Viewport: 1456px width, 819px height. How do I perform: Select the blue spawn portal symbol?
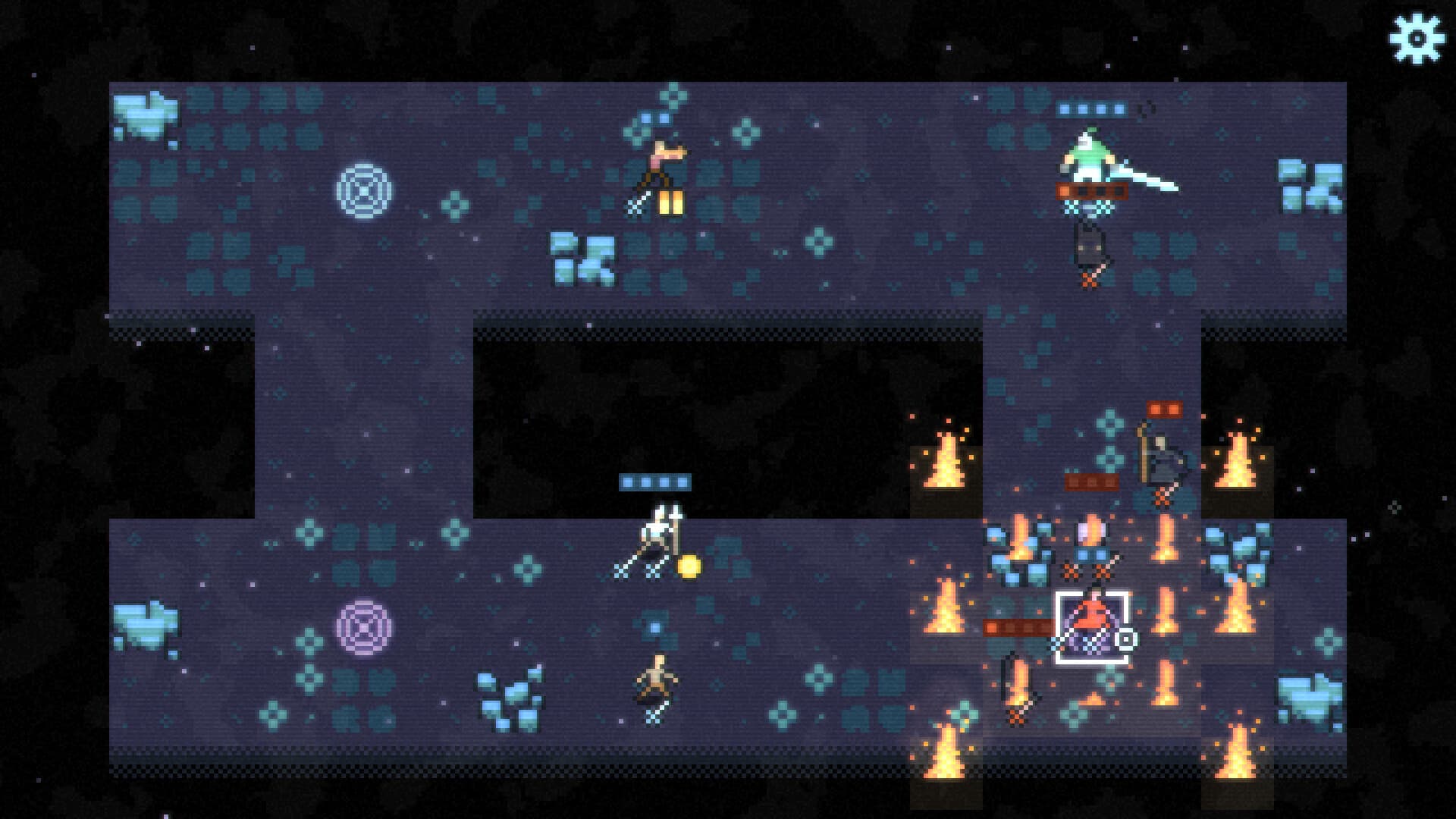click(x=364, y=192)
